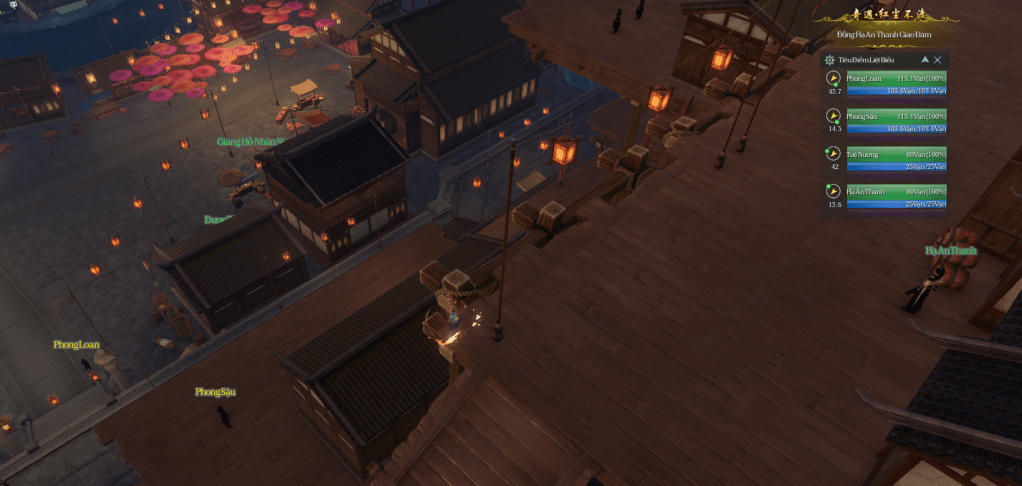This screenshot has width=1022, height=486.
Task: Collapse the Tiêu Điểm Liệt Biểu panel
Action: [925, 60]
